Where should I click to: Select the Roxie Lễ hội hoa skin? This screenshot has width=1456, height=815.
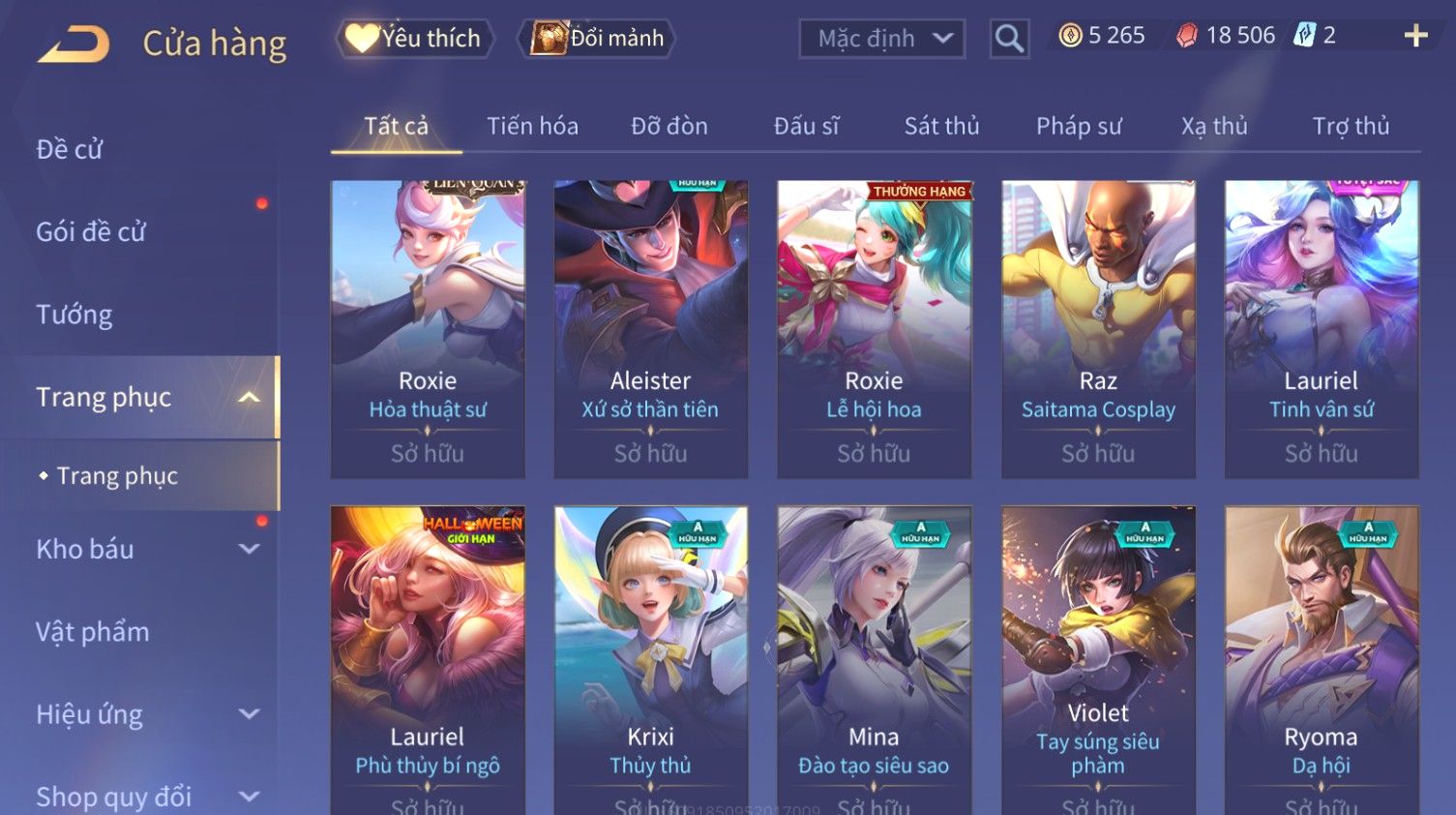[x=874, y=329]
